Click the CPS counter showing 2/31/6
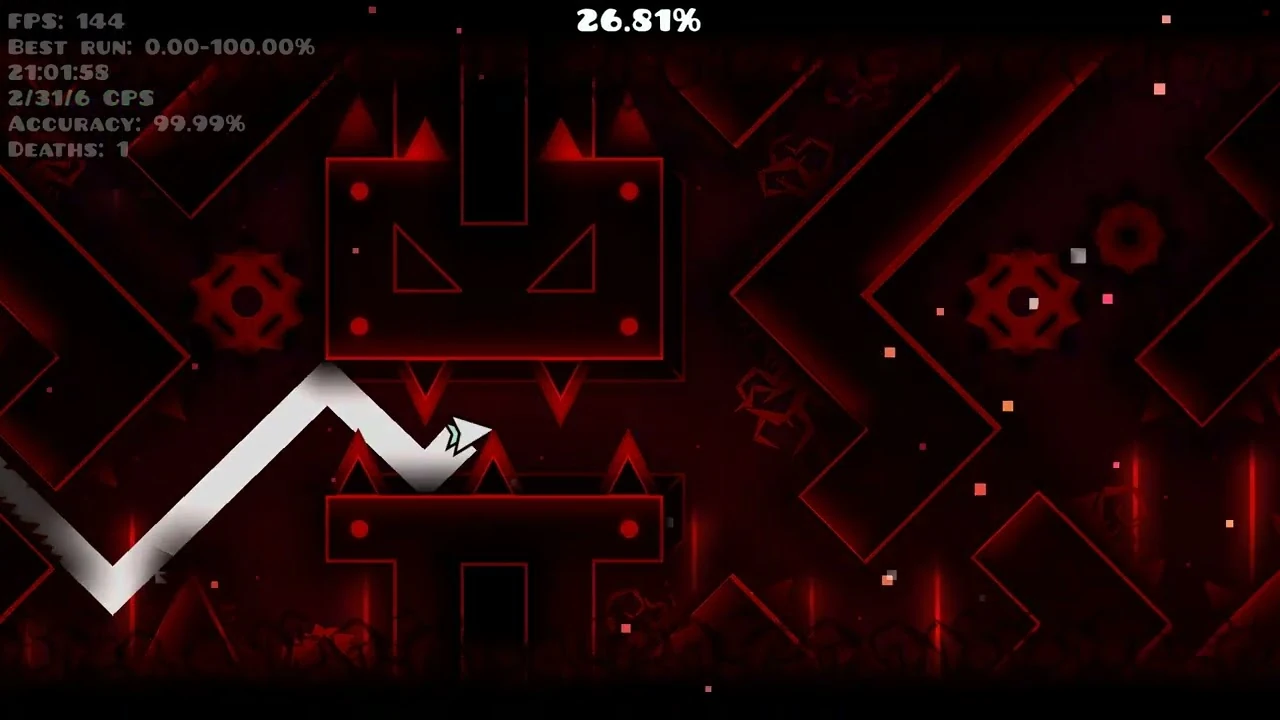The image size is (1280, 720). [80, 97]
